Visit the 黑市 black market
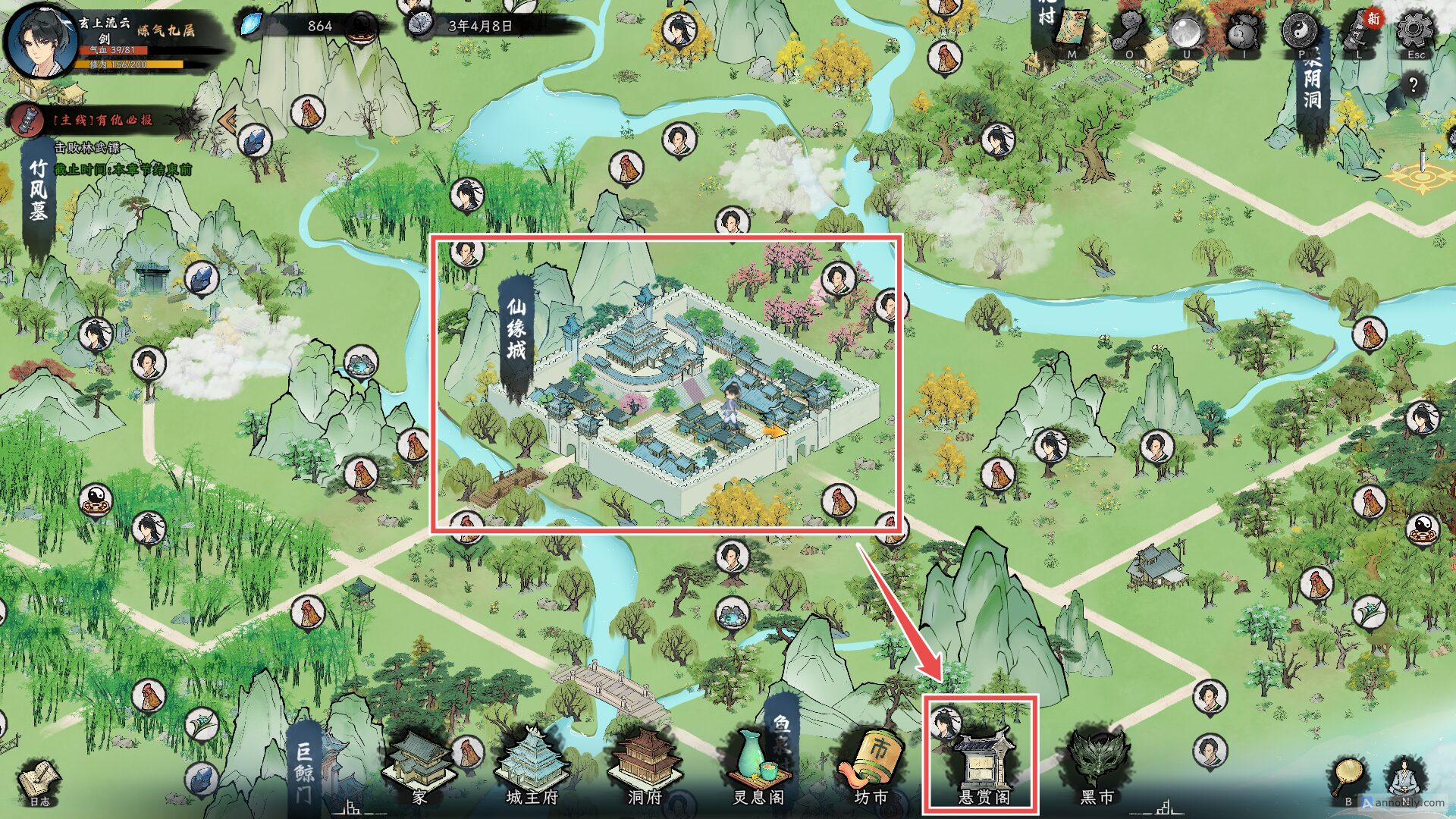Screen dimensions: 1456x819 1097,766
